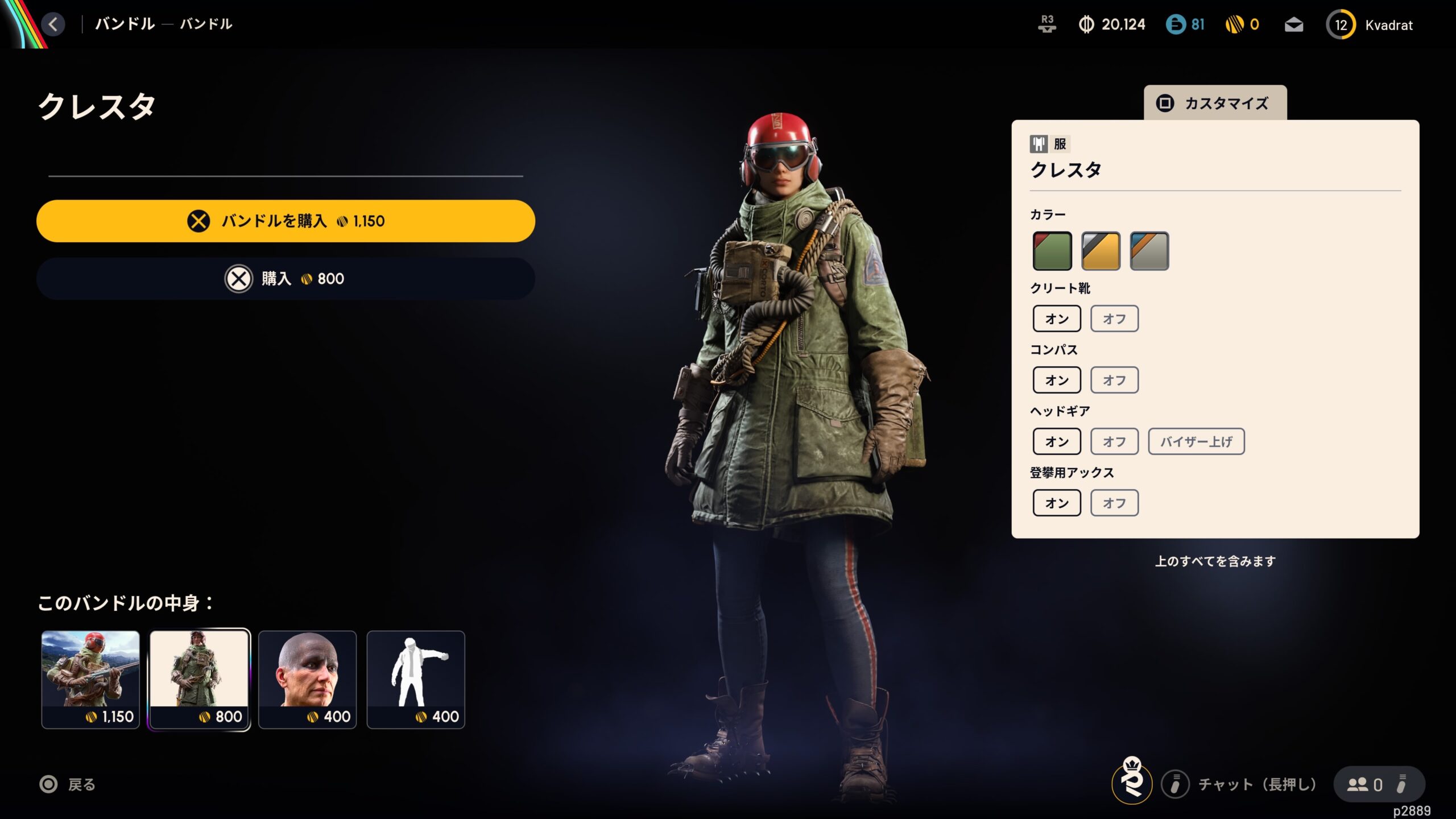Viewport: 1456px width, 819px height.
Task: Go back with the top-left arrow
Action: tap(53, 24)
